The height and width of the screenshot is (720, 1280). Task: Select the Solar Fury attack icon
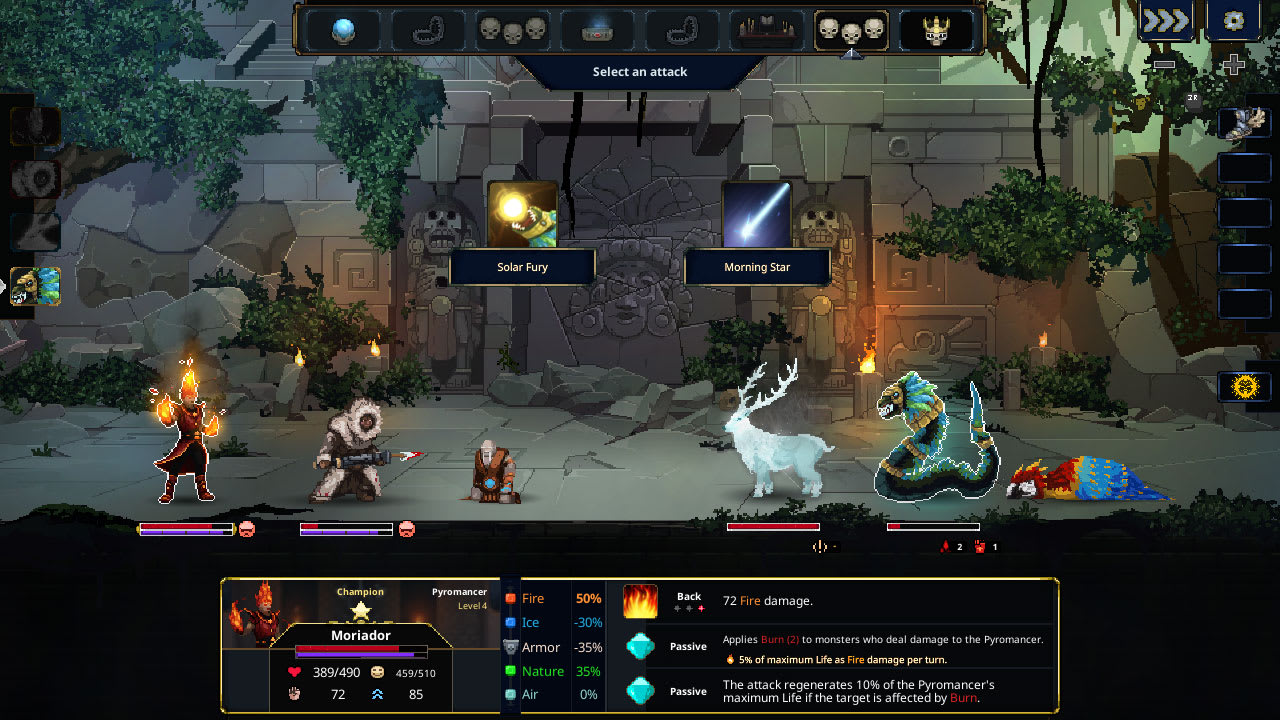pyautogui.click(x=522, y=213)
